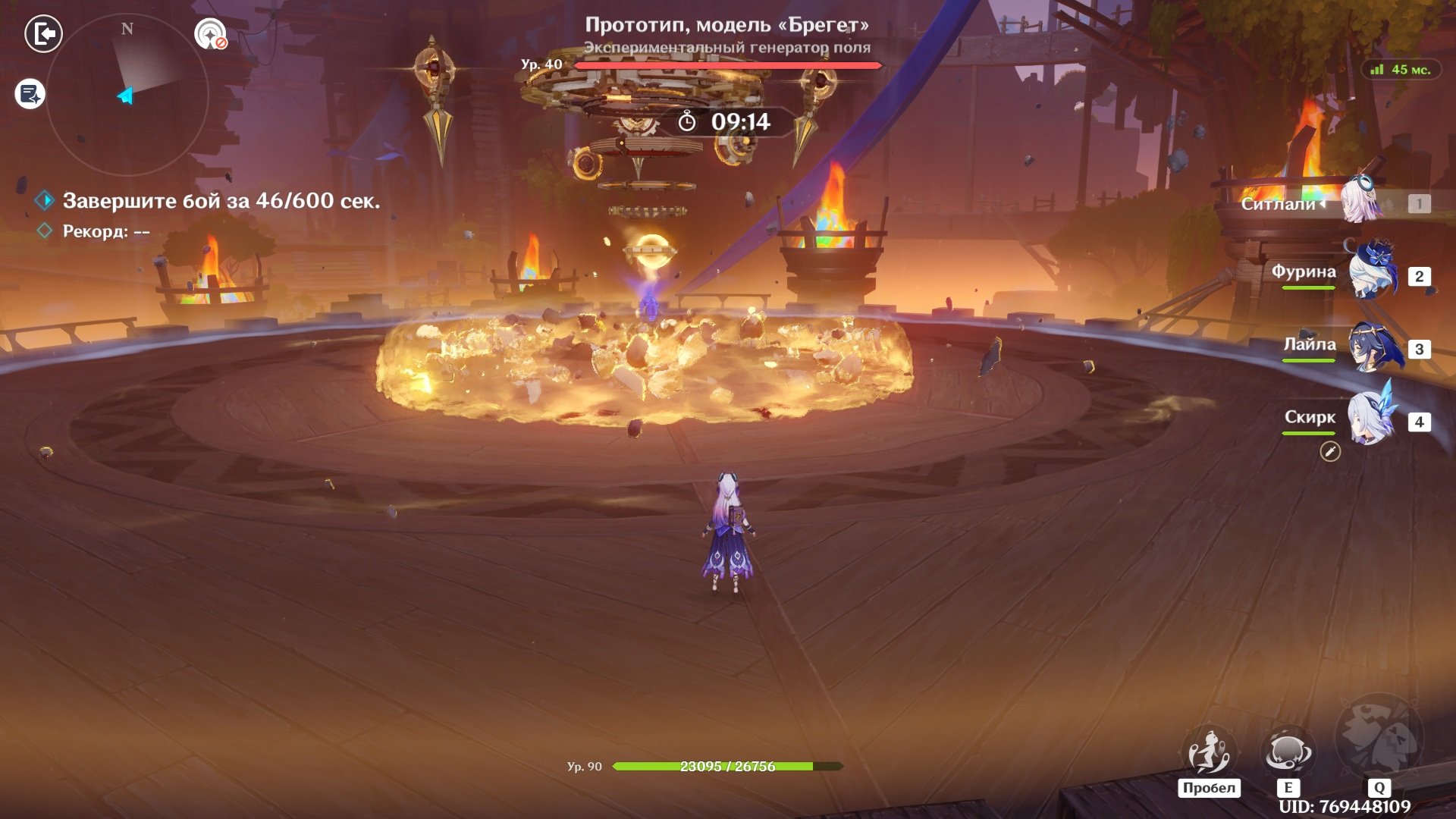1456x819 pixels.
Task: Select active character Ситлали in party list
Action: click(1361, 202)
